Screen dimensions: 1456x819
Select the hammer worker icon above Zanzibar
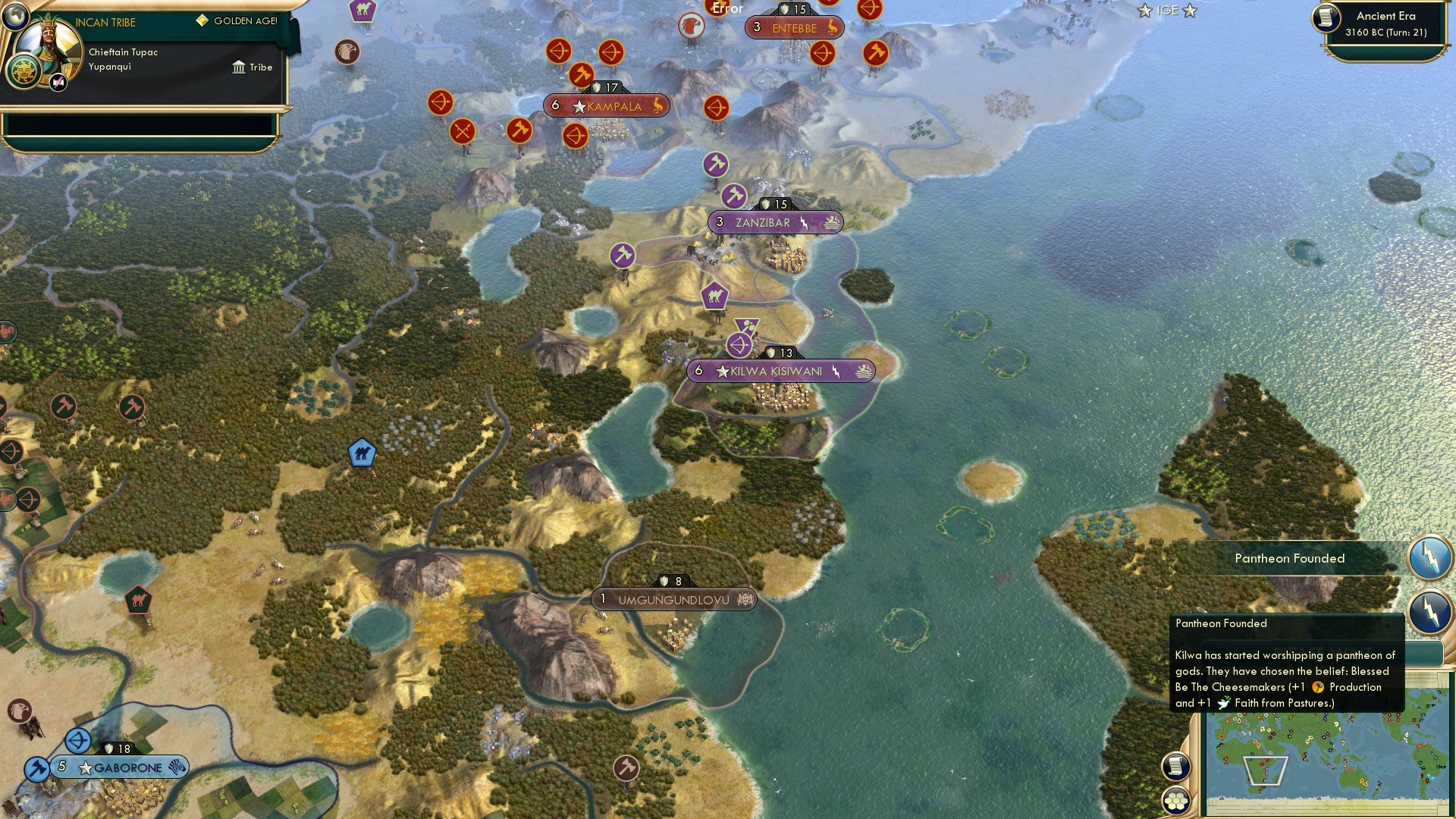(x=733, y=196)
